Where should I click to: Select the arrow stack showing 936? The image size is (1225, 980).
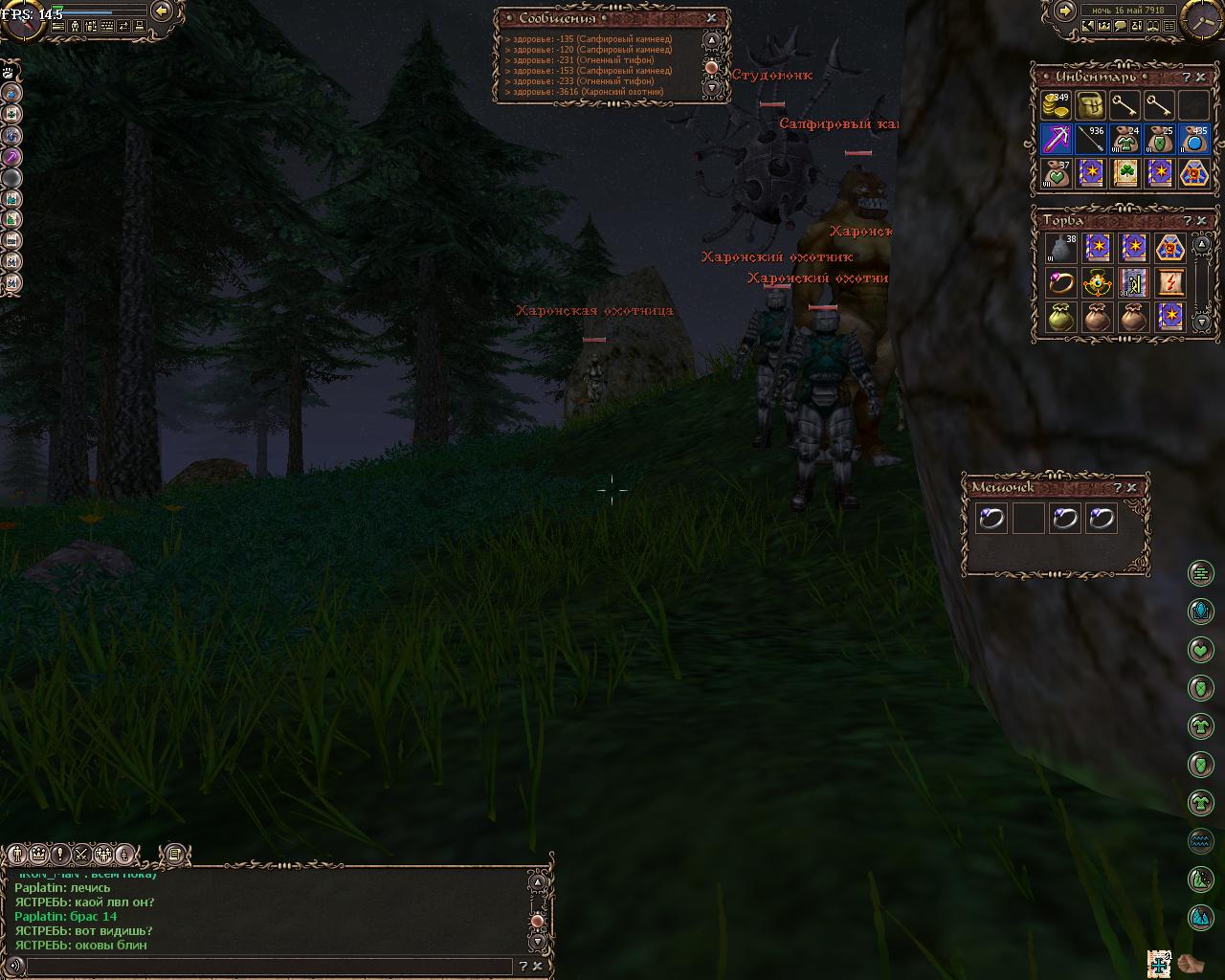click(1090, 140)
